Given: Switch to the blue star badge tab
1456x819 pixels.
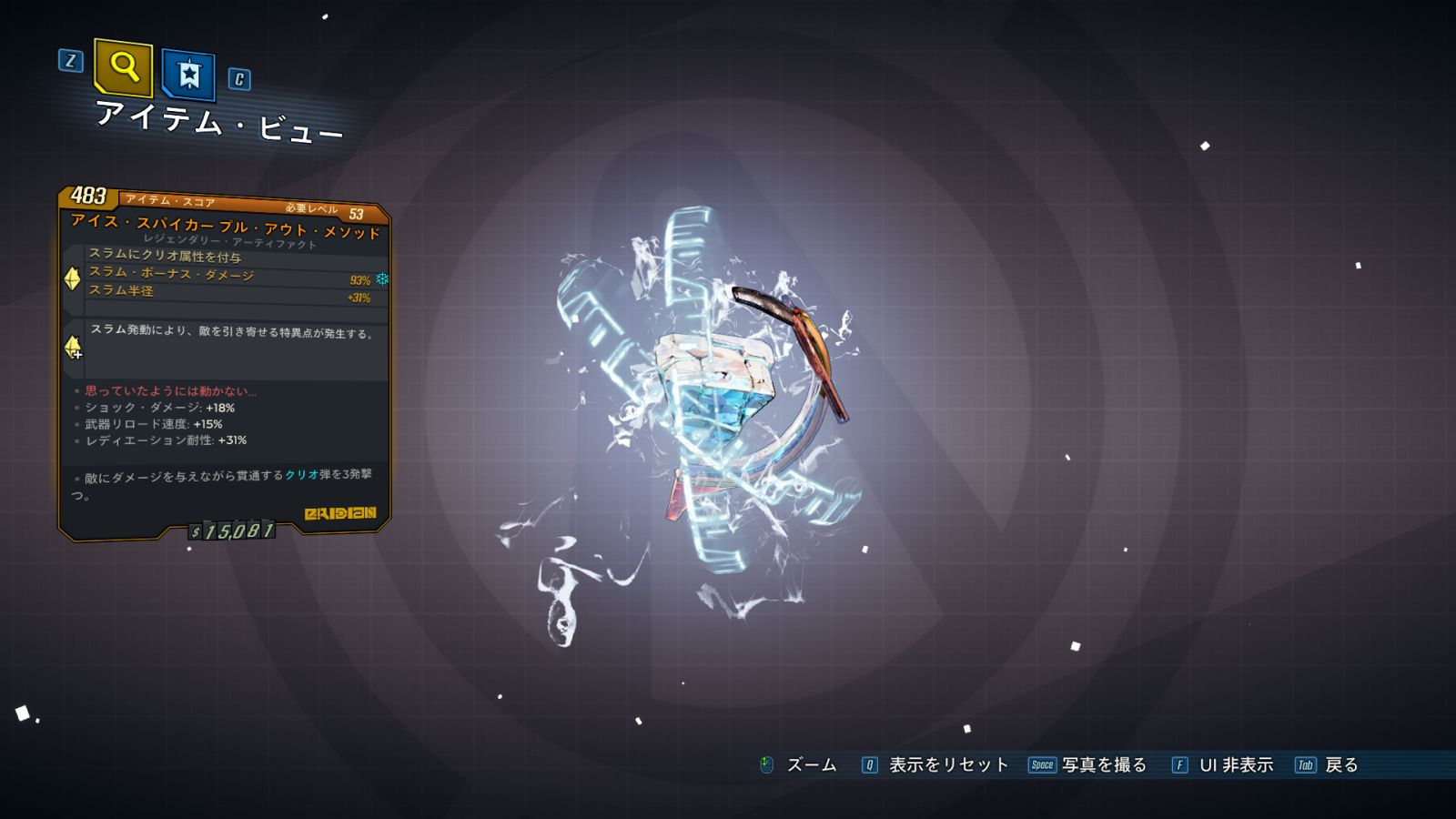Looking at the screenshot, I should (x=188, y=74).
